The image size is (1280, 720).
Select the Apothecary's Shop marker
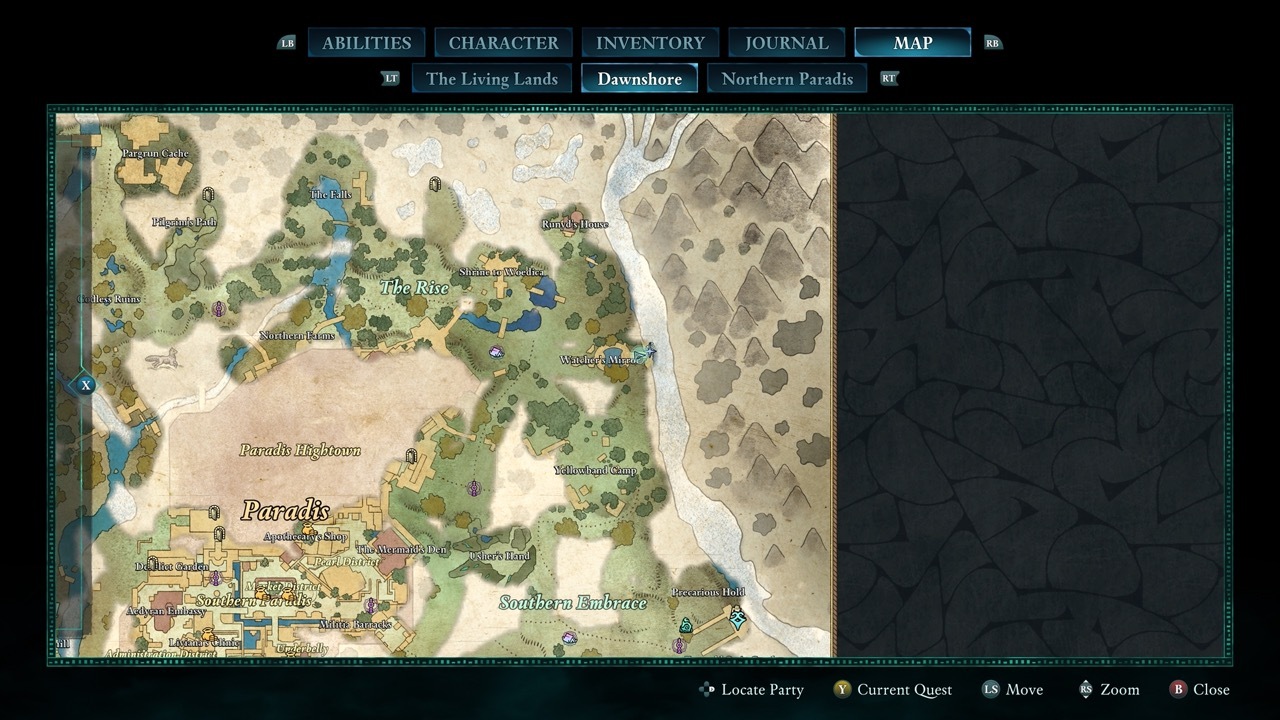(305, 537)
